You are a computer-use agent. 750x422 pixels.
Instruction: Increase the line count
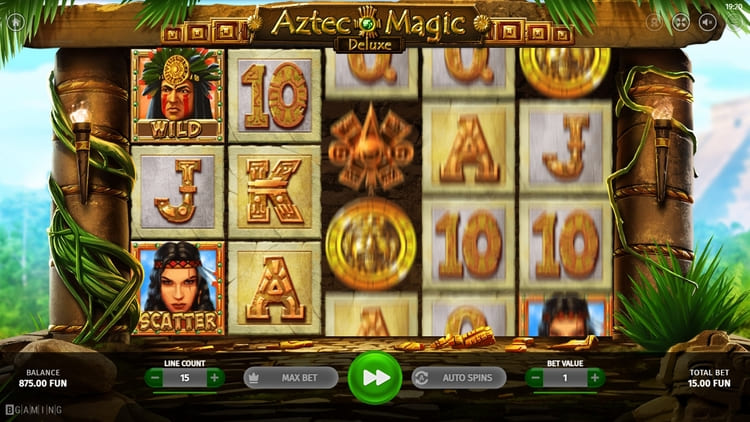(214, 378)
